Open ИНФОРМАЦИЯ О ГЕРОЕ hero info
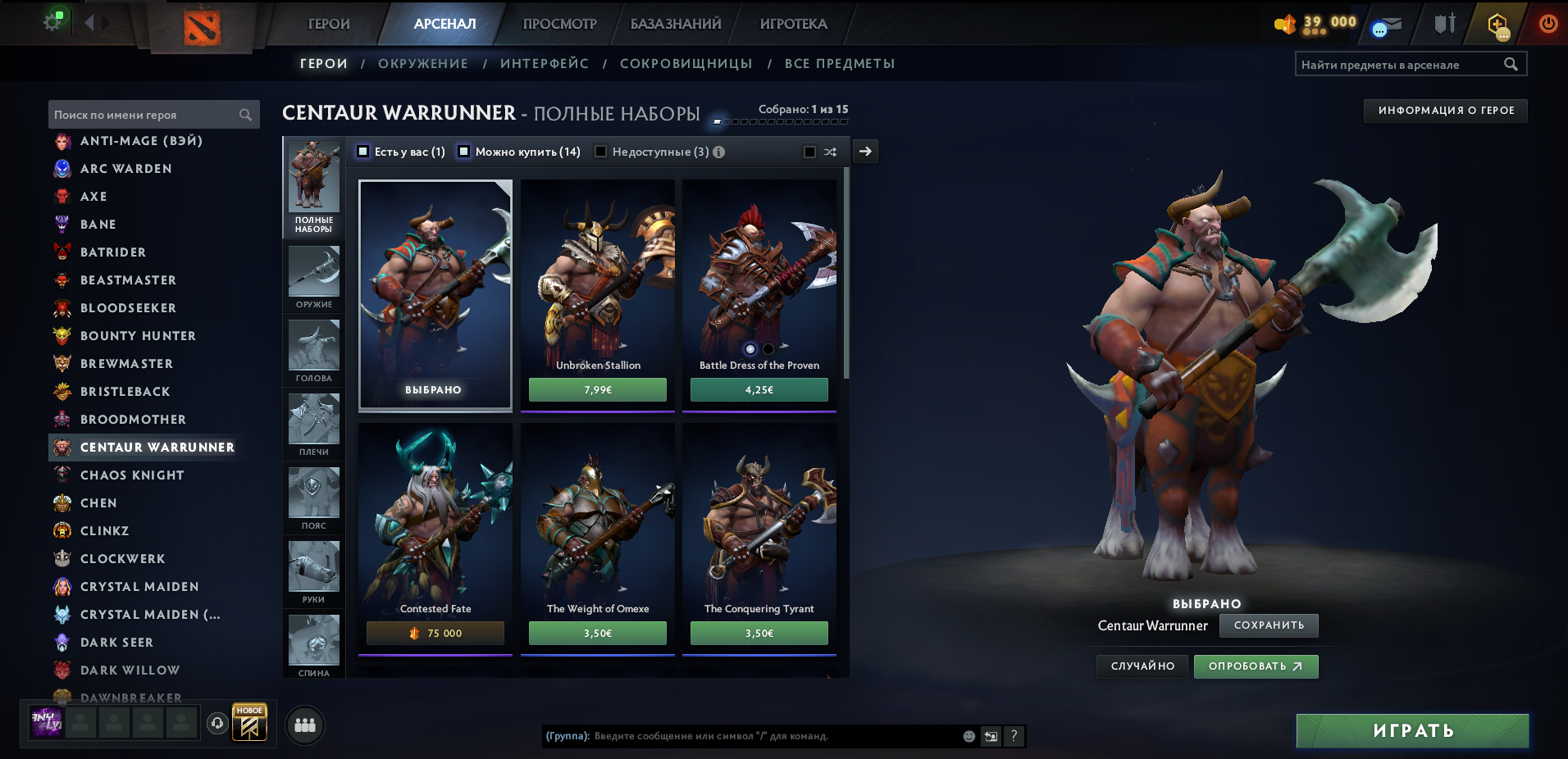1568x759 pixels. pyautogui.click(x=1445, y=111)
